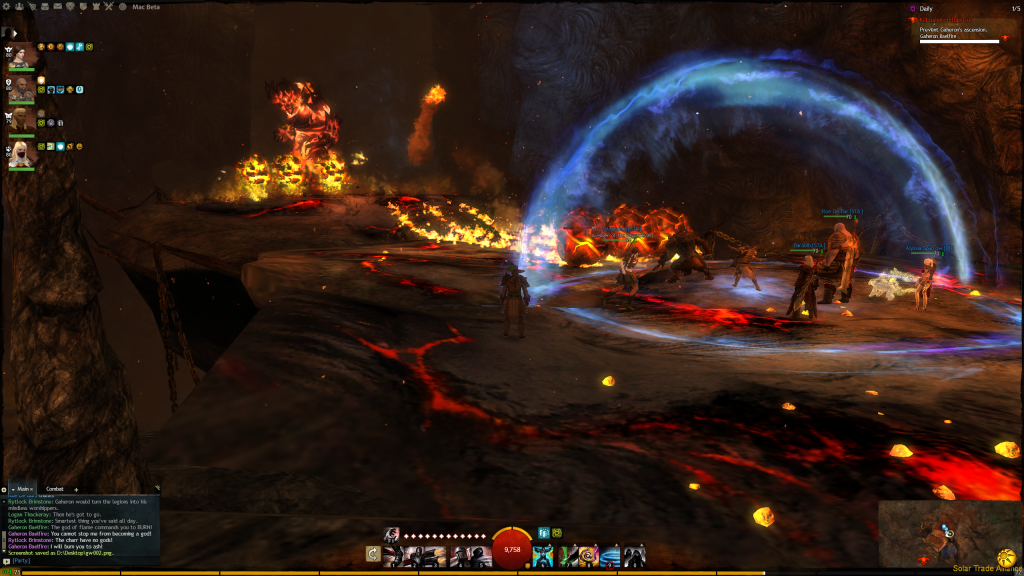This screenshot has width=1024, height=576.
Task: Use the cyan healing skill
Action: tap(543, 554)
